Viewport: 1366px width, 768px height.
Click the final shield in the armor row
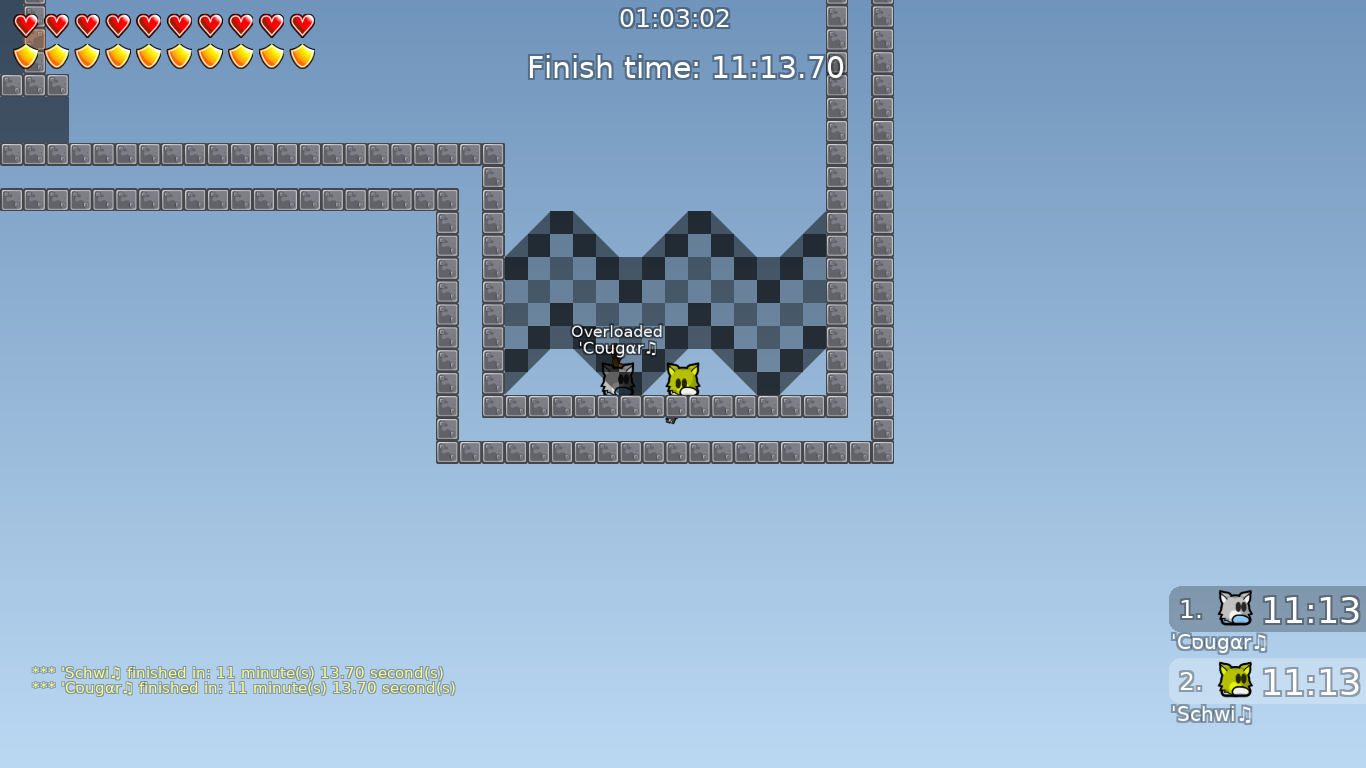click(x=303, y=56)
